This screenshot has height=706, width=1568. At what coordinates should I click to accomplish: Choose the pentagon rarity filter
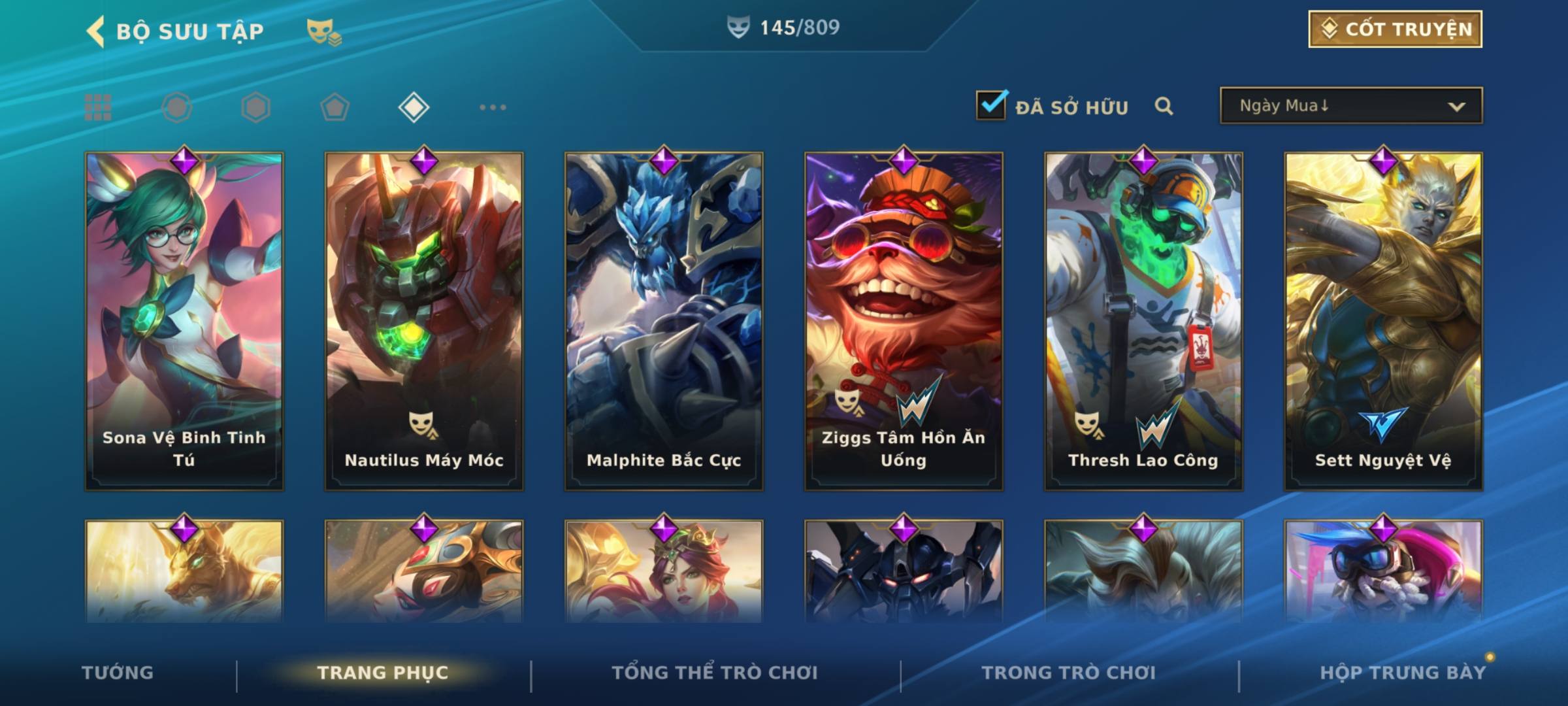pos(335,107)
